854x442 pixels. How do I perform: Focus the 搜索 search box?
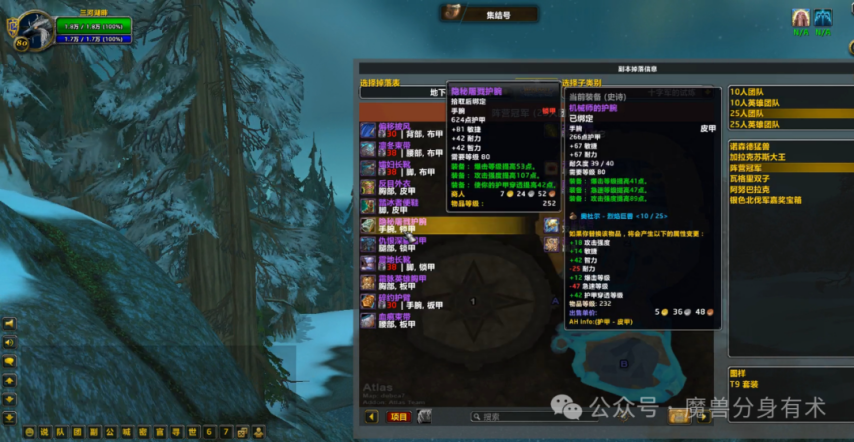520,417
